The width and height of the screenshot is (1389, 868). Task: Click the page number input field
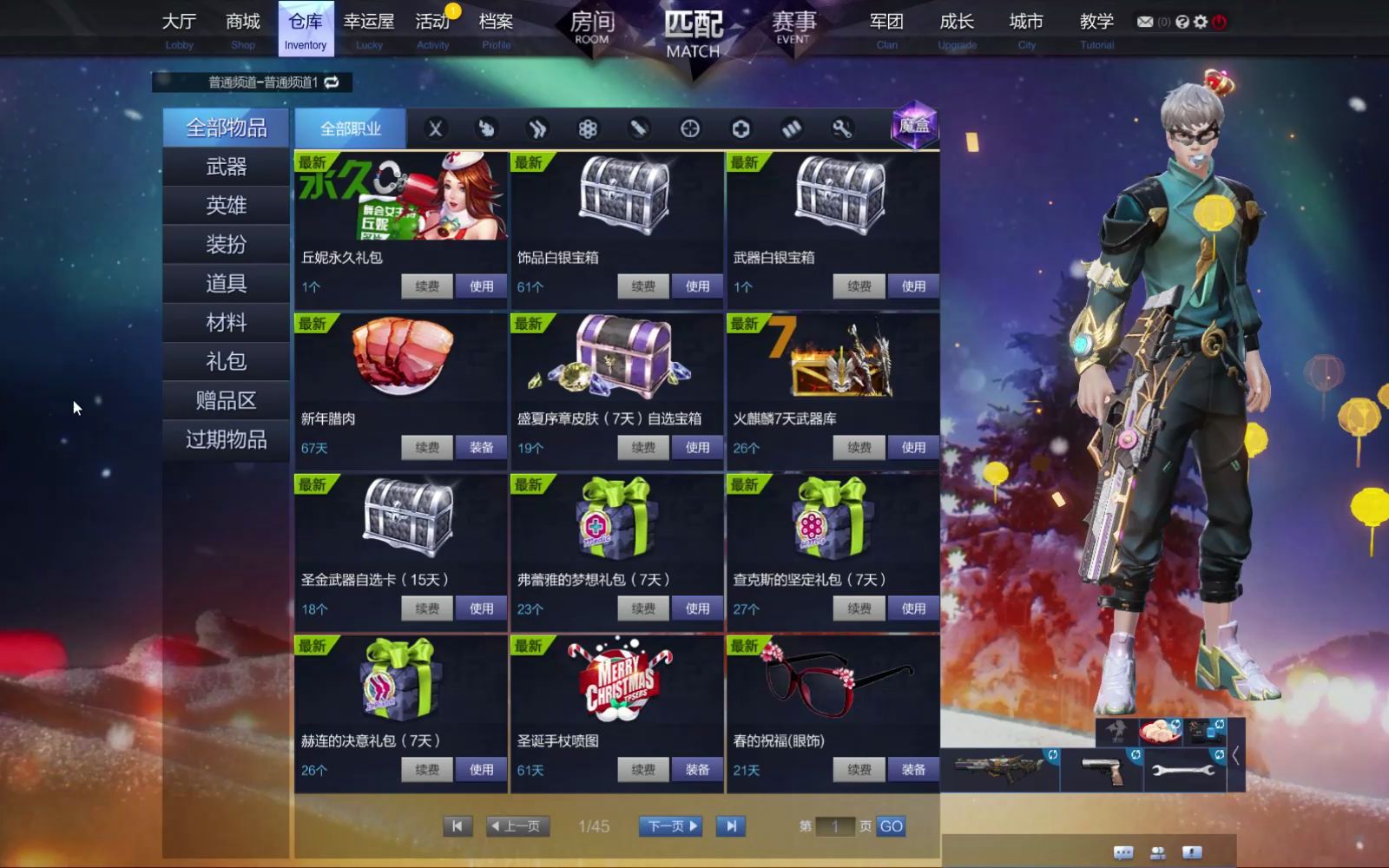pos(835,826)
